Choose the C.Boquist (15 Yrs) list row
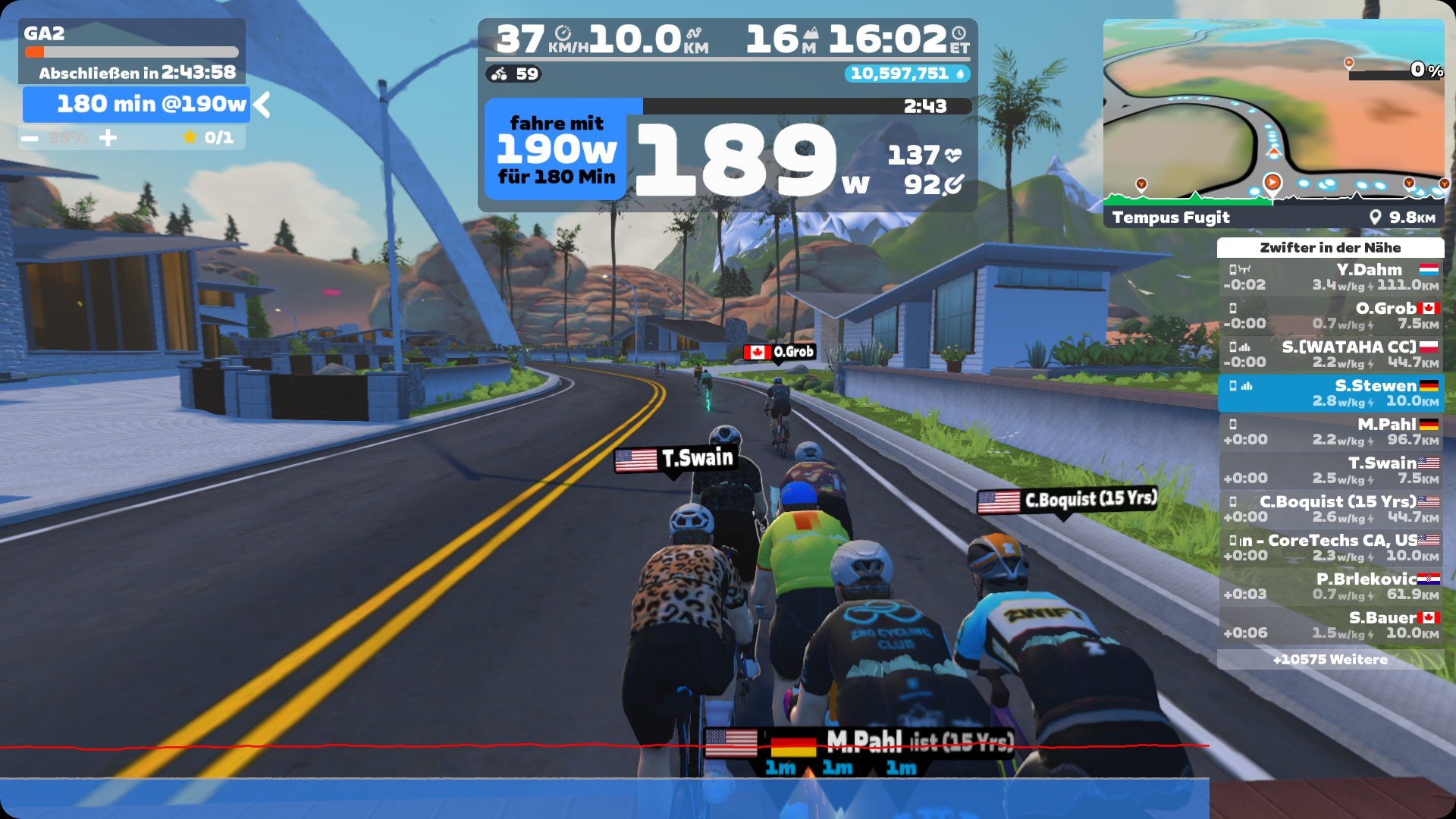The height and width of the screenshot is (819, 1456). point(1330,510)
